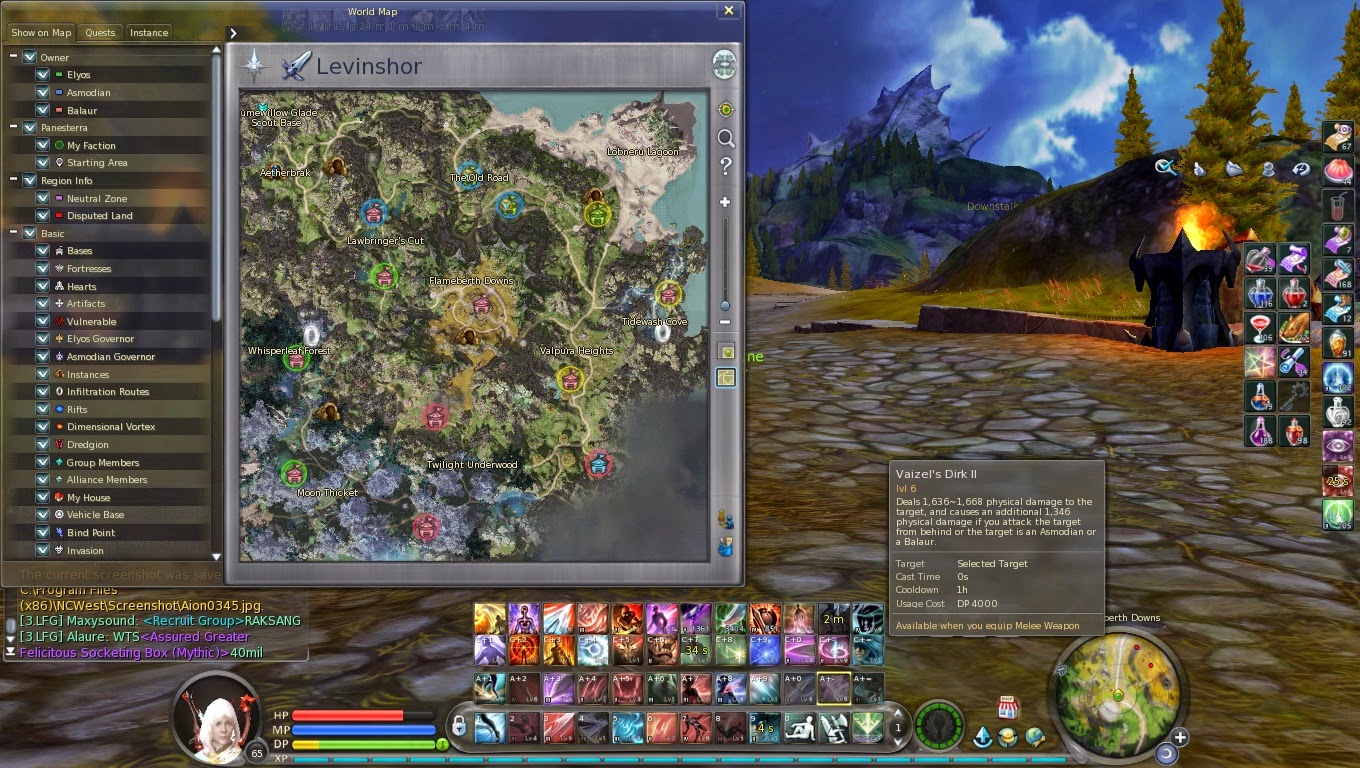This screenshot has height=768, width=1360.
Task: Click the globe Quick Link icon near minimap
Action: point(1034,738)
